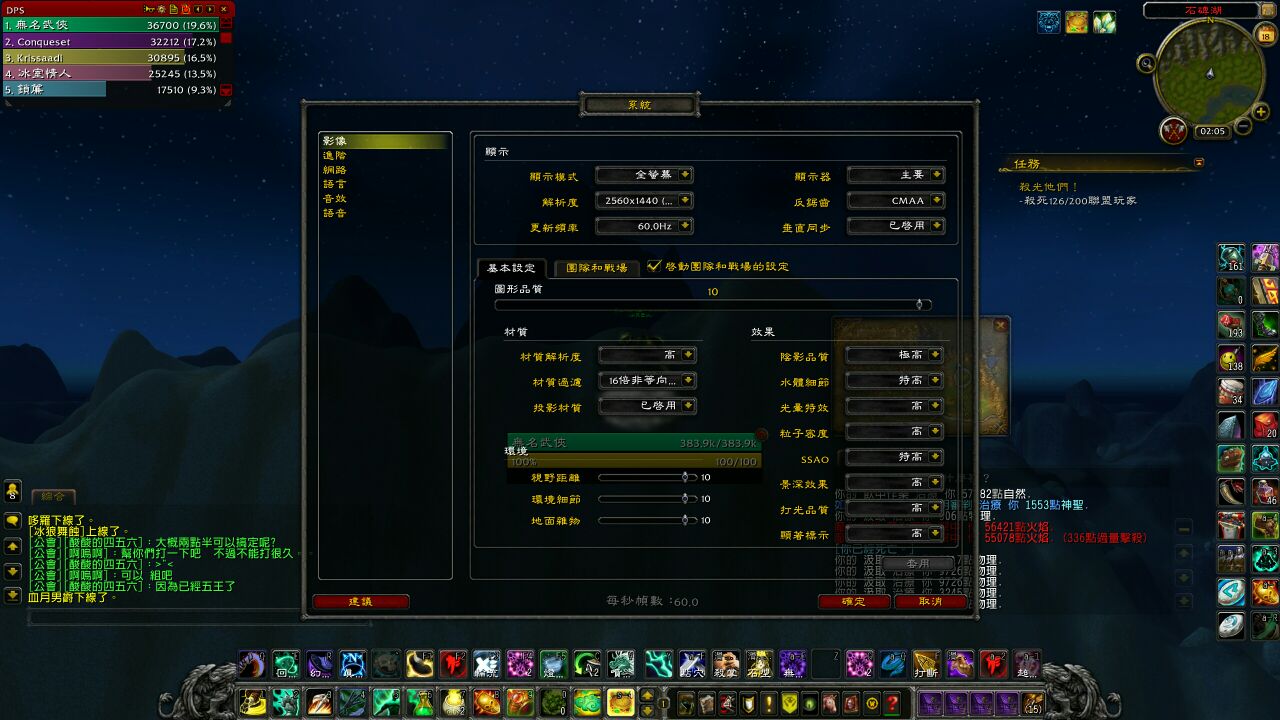Click the PvP crossed-axes icon below the minimap
The height and width of the screenshot is (720, 1280).
pyautogui.click(x=1174, y=129)
